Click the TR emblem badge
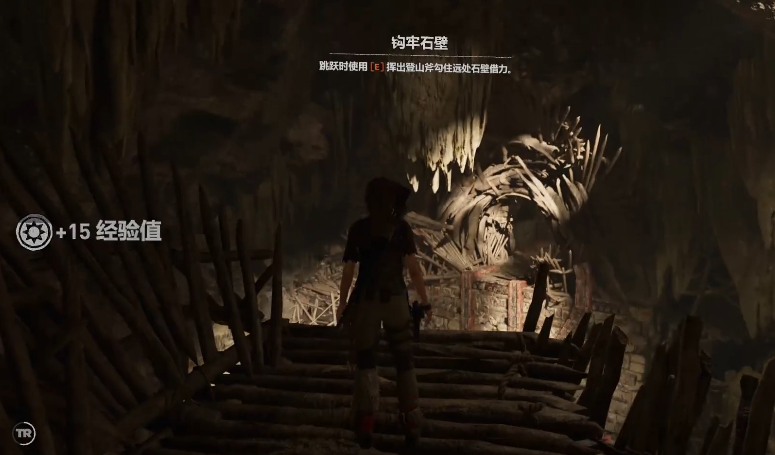 (x=24, y=434)
